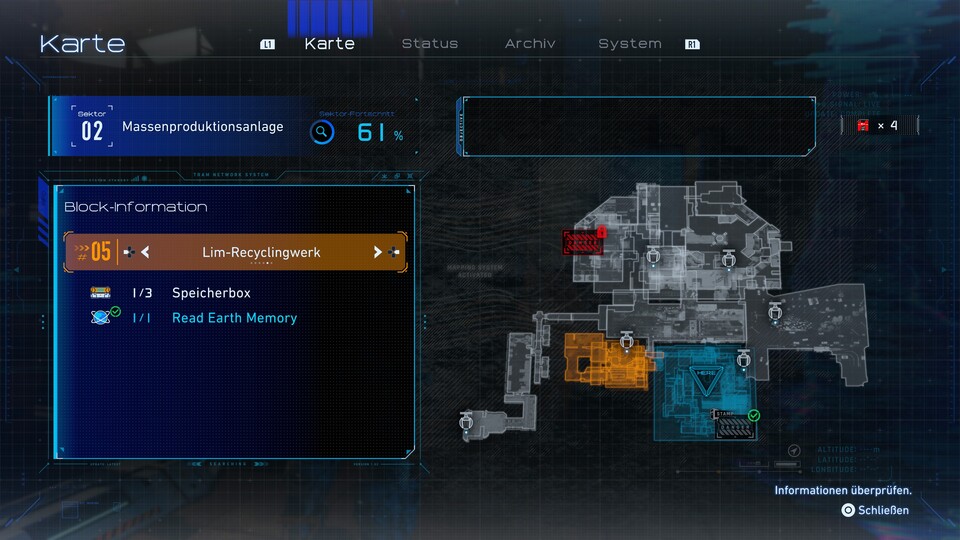Switch to the Status tab

click(429, 44)
